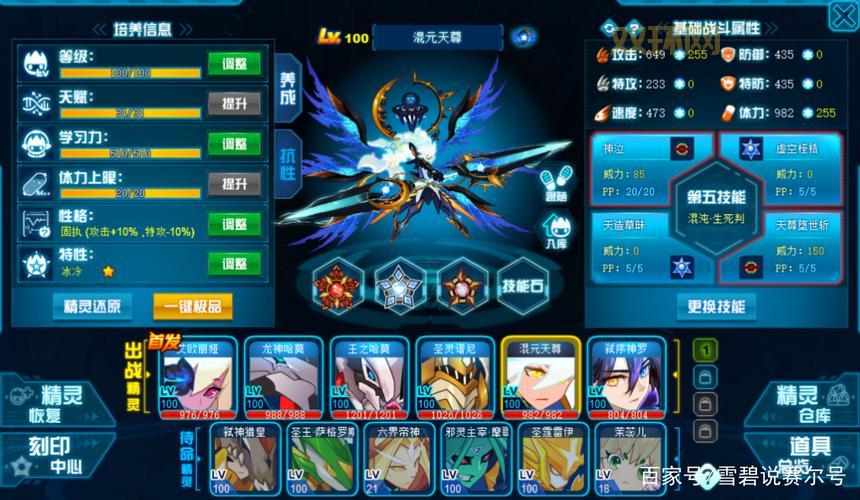Click the 提升 button for 天赋
Screen dimensions: 860x500
pyautogui.click(x=234, y=102)
